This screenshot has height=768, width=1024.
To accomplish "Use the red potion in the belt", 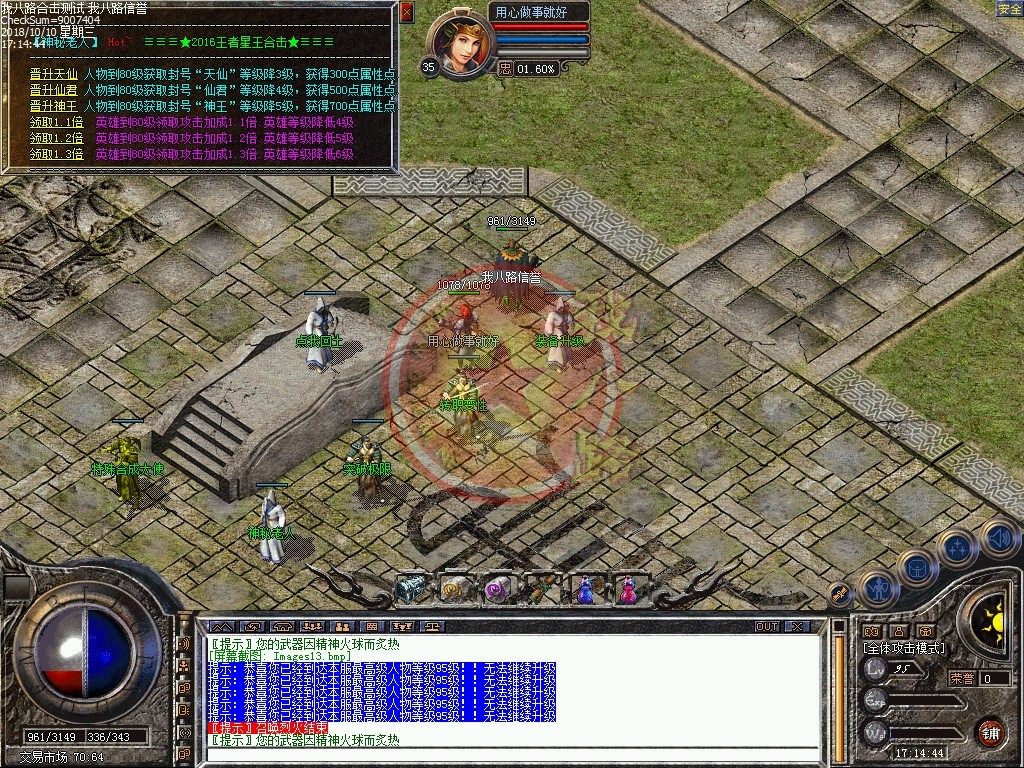I will tap(628, 591).
